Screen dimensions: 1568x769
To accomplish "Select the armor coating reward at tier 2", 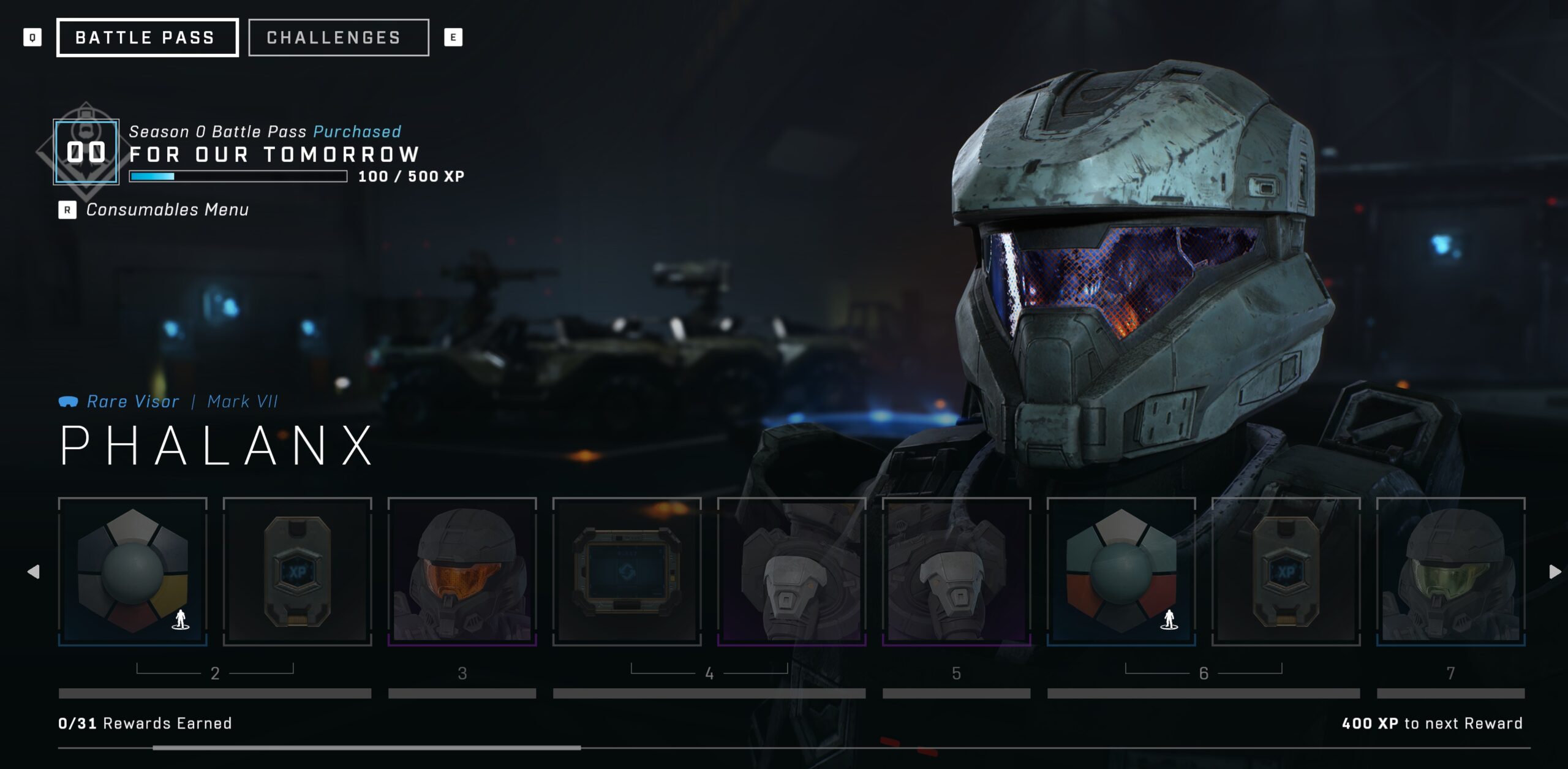I will 132,573.
